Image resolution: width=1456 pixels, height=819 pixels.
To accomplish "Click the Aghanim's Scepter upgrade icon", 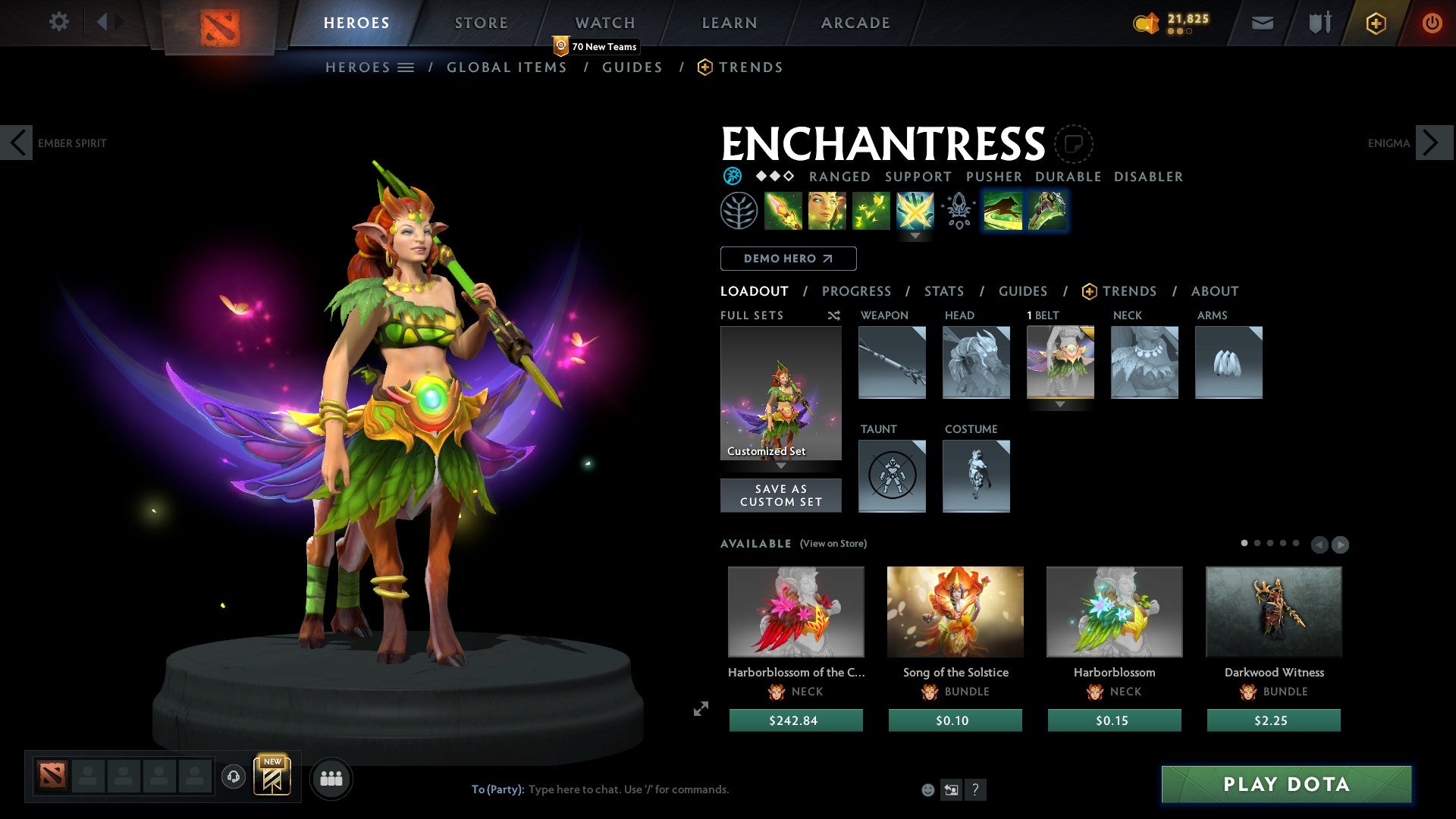I will click(958, 211).
